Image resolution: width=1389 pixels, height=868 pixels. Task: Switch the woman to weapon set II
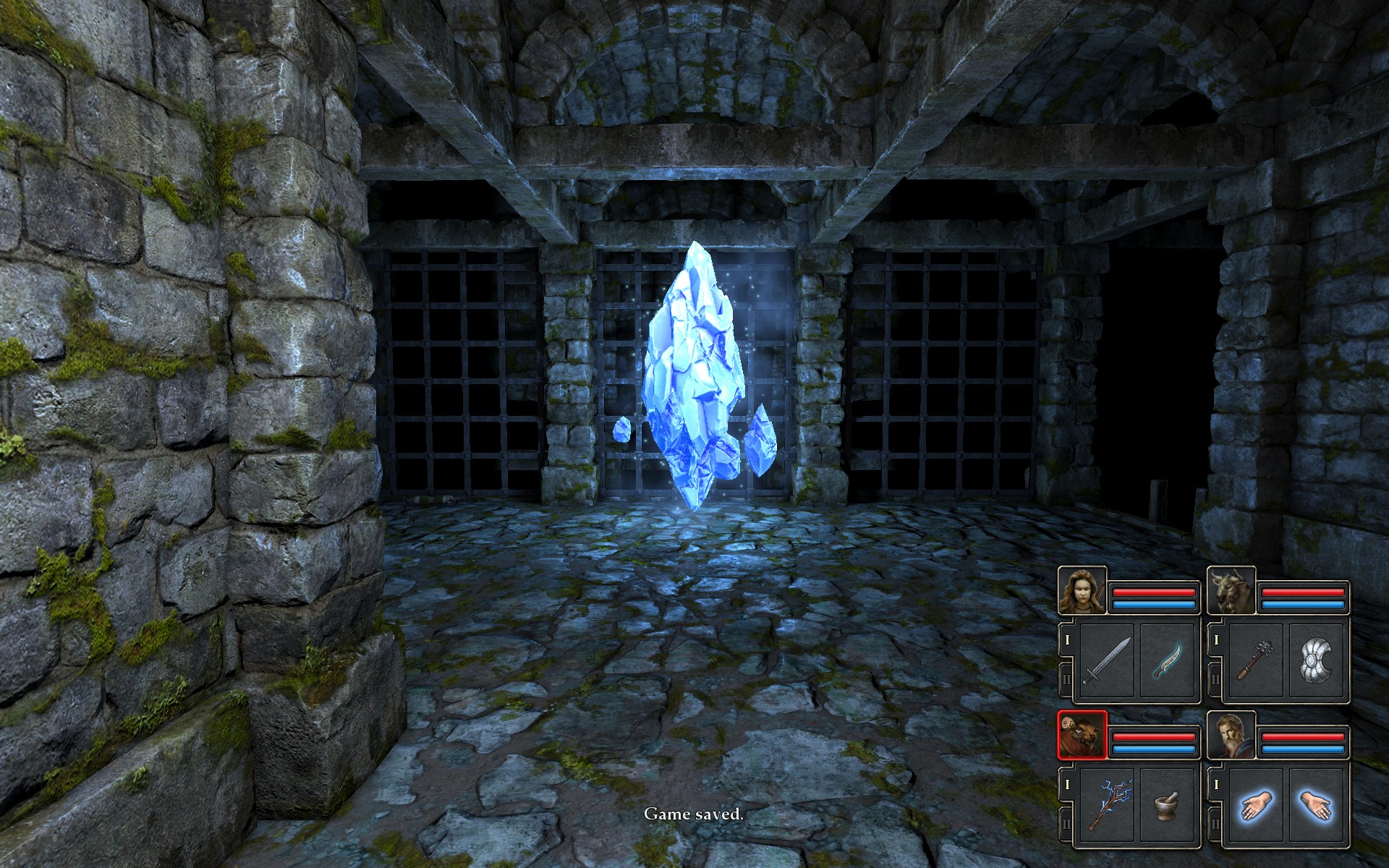(x=1067, y=679)
